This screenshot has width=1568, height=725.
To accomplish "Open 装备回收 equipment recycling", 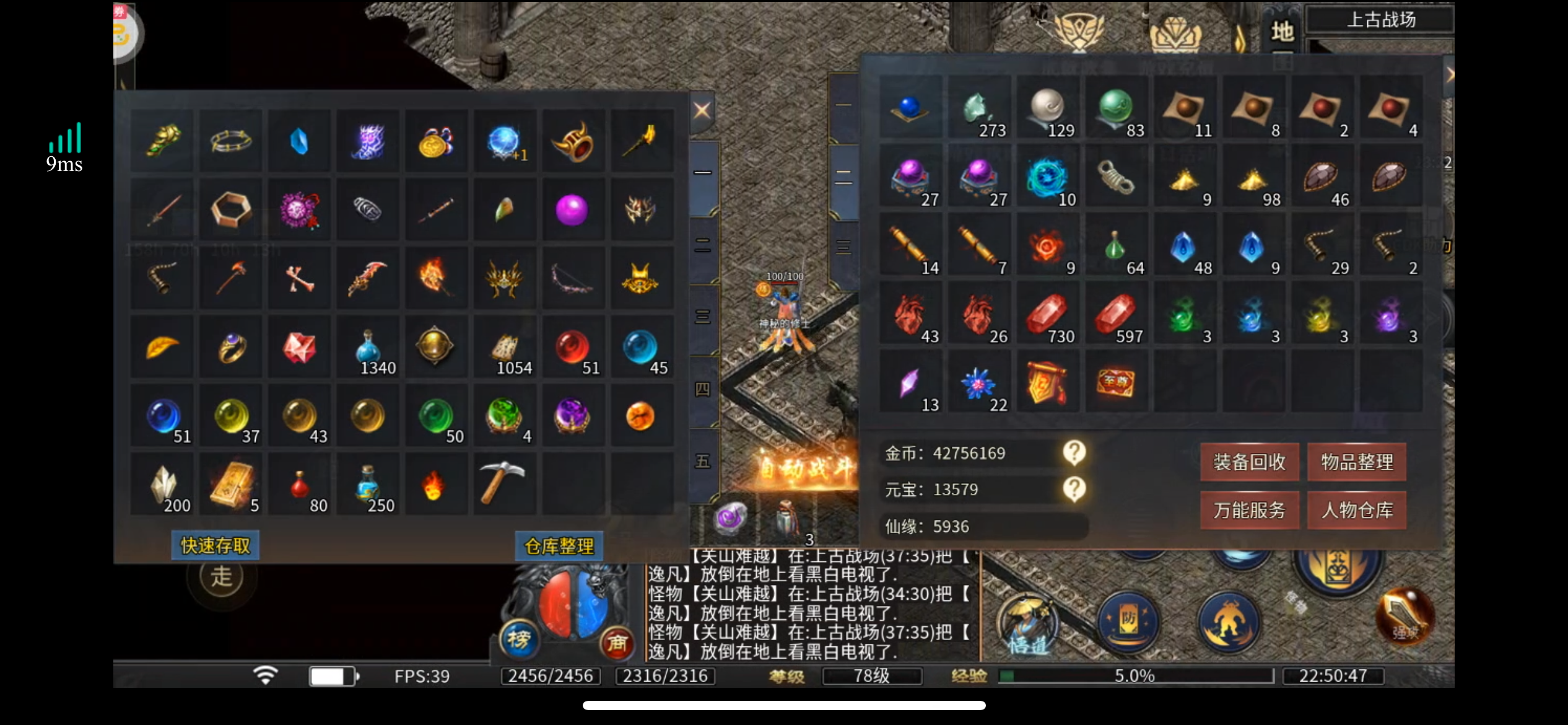I will point(1249,462).
